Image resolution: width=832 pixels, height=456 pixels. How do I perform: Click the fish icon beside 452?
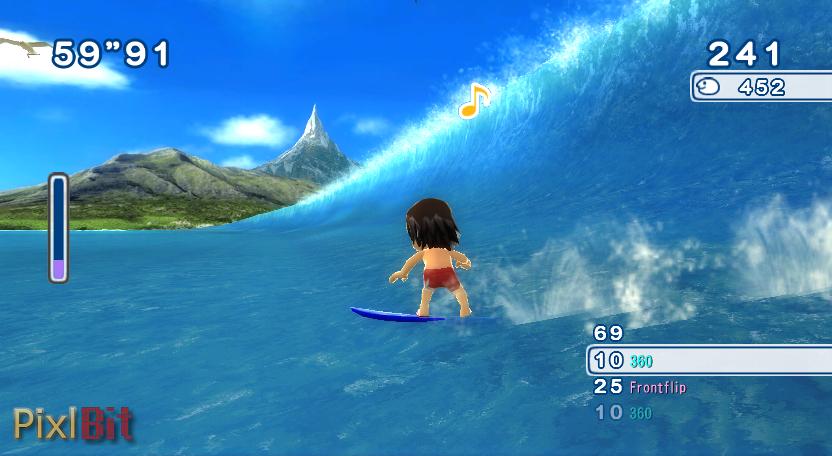pos(710,87)
